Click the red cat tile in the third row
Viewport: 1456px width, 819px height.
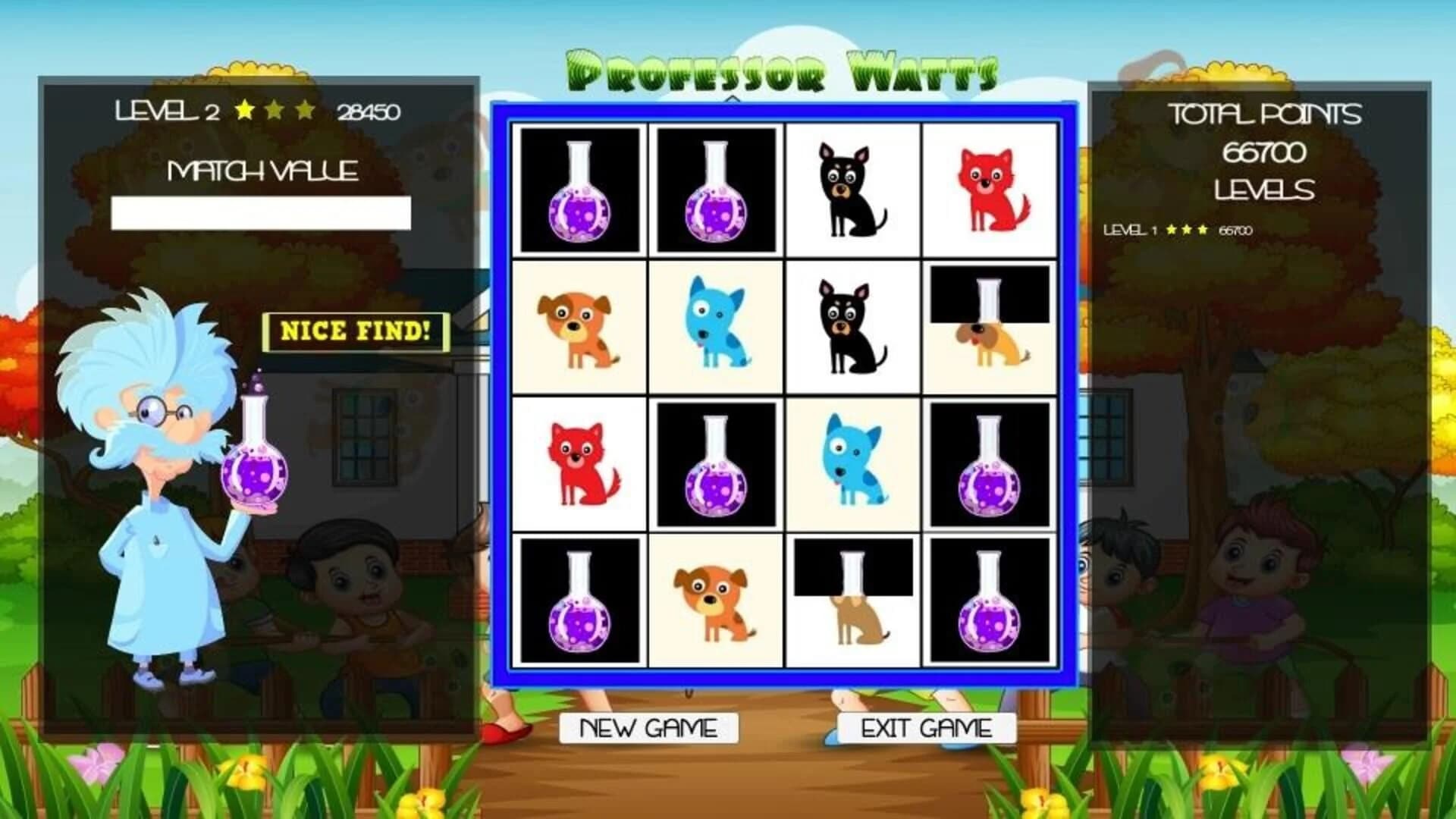point(580,463)
